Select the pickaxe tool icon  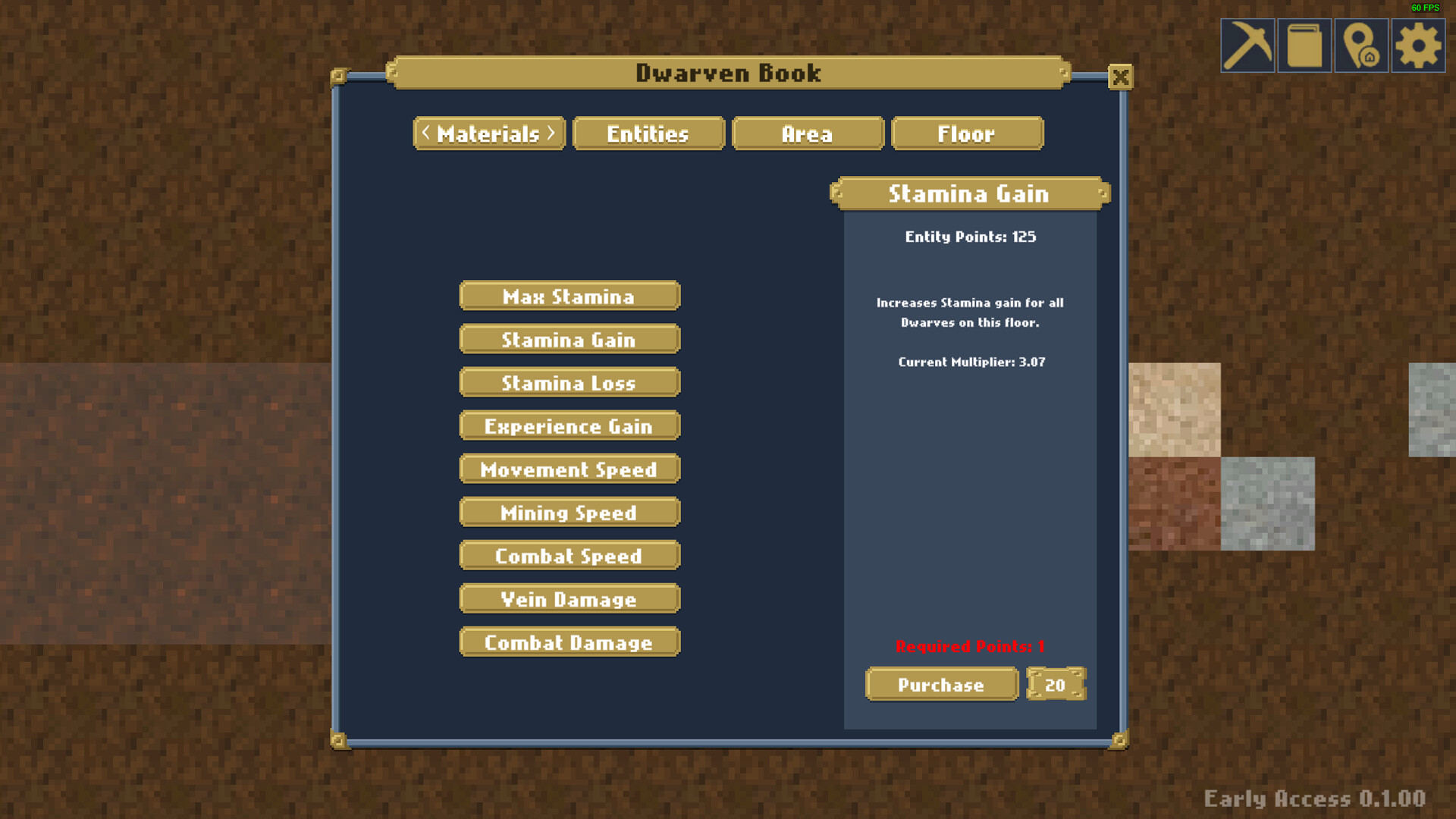1247,45
